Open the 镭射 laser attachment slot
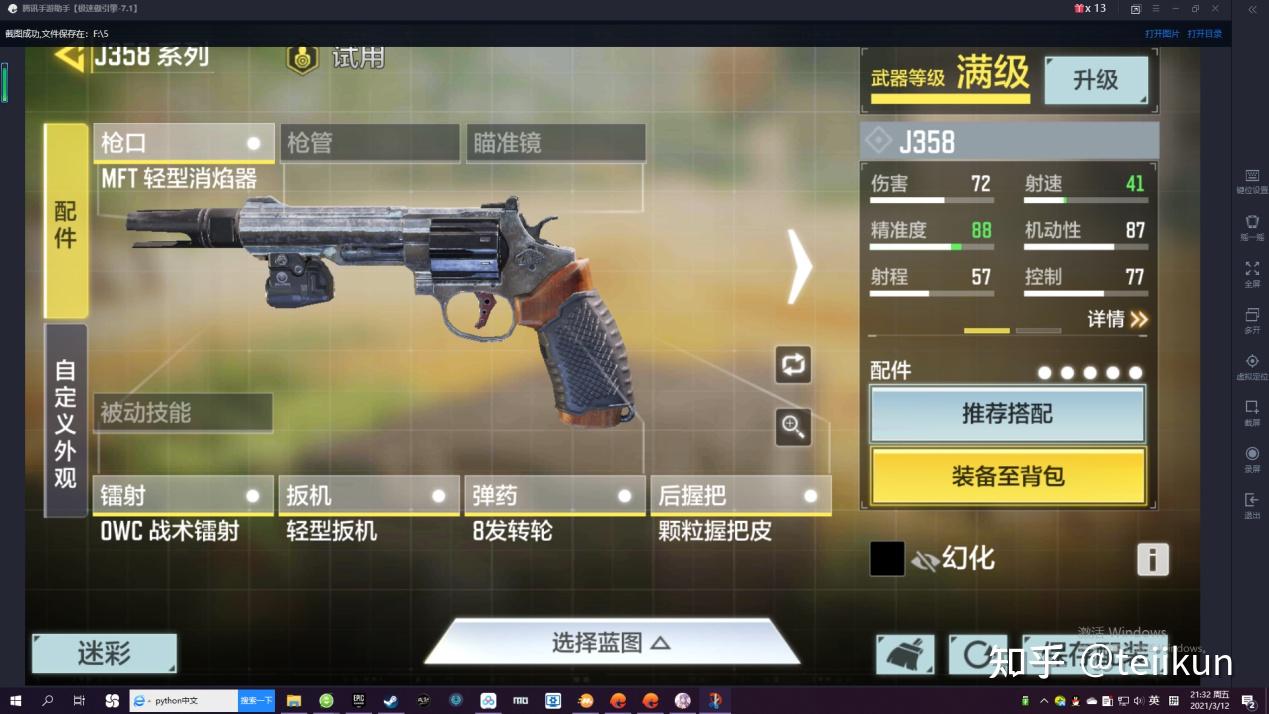Viewport: 1269px width, 714px height. click(183, 495)
